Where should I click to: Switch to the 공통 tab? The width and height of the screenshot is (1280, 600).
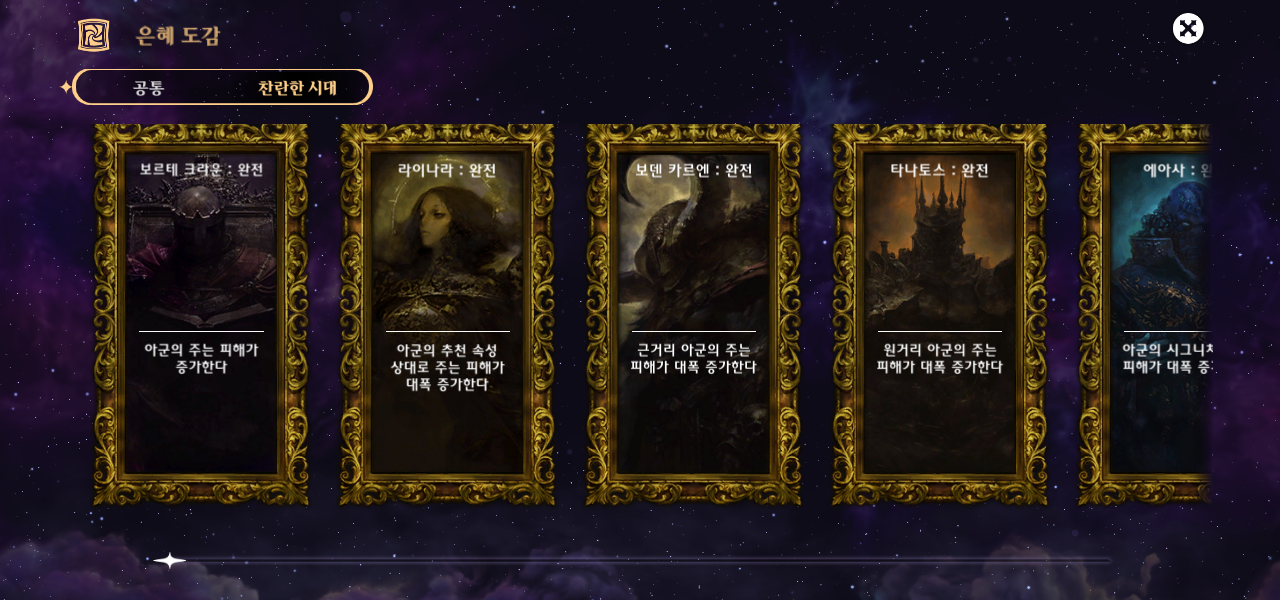pyautogui.click(x=149, y=88)
